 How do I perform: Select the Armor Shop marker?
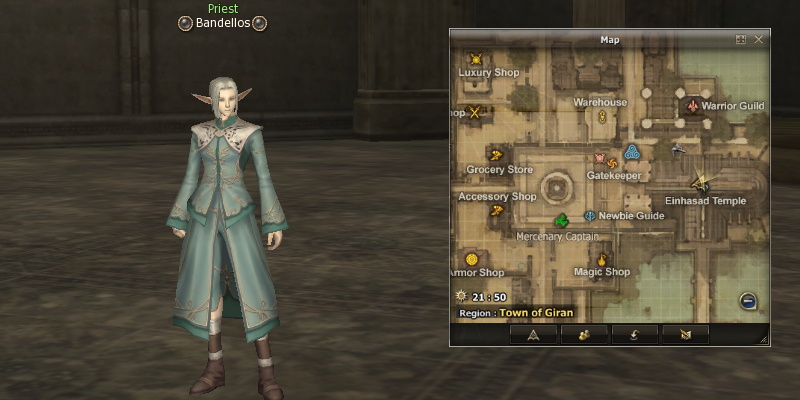coord(472,259)
